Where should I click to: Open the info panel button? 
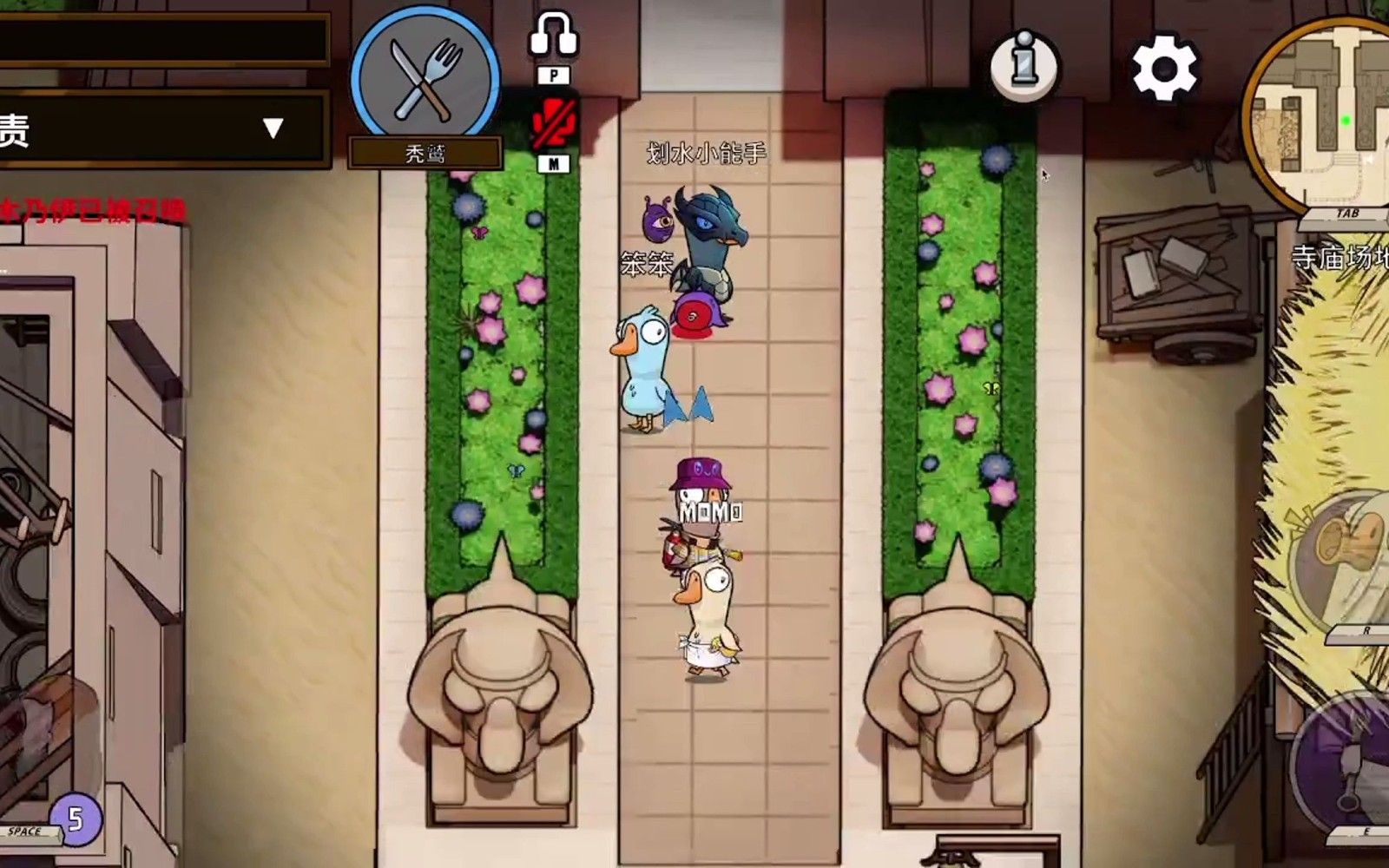pyautogui.click(x=1024, y=65)
